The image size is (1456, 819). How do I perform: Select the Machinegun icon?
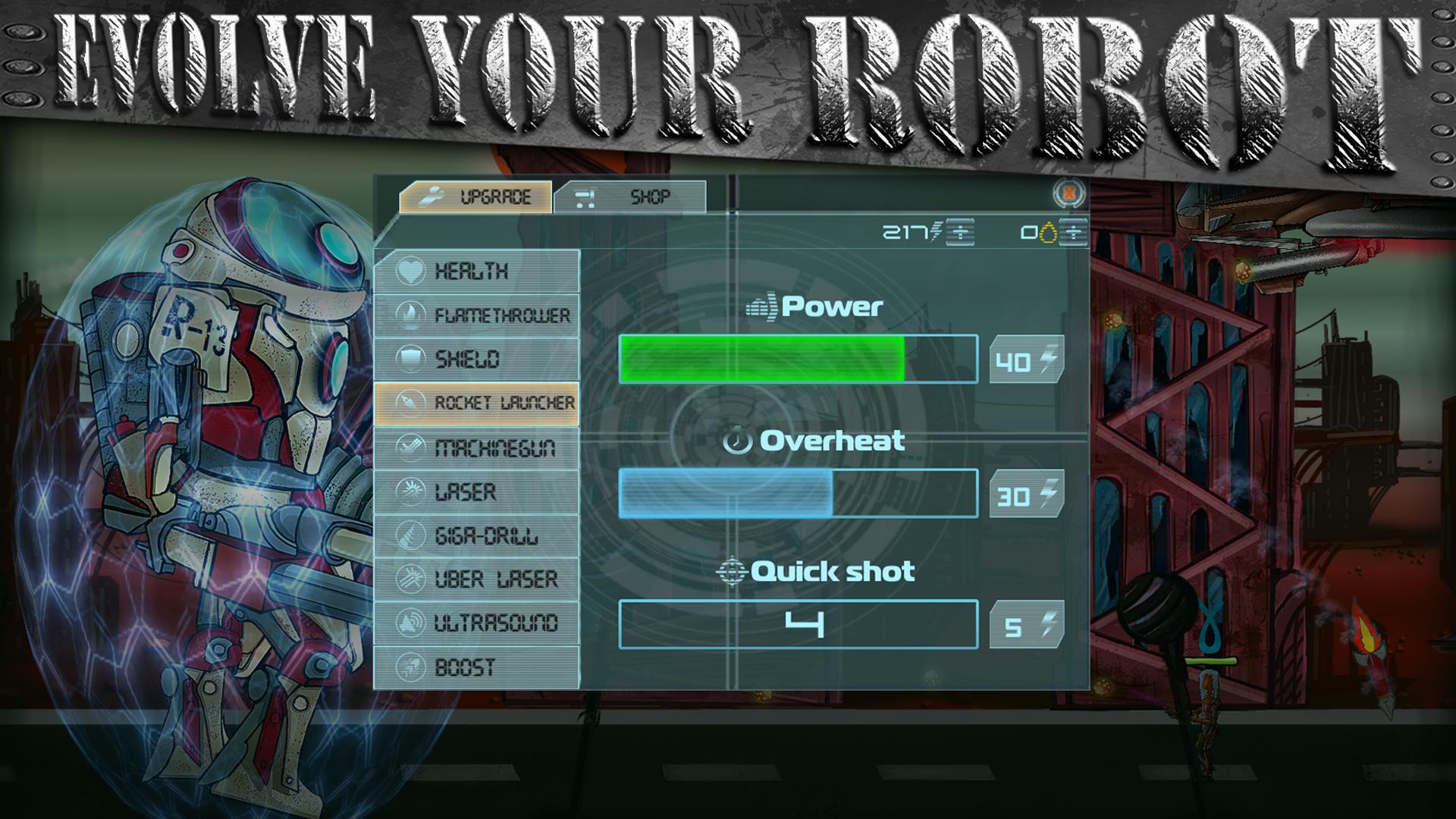[409, 447]
